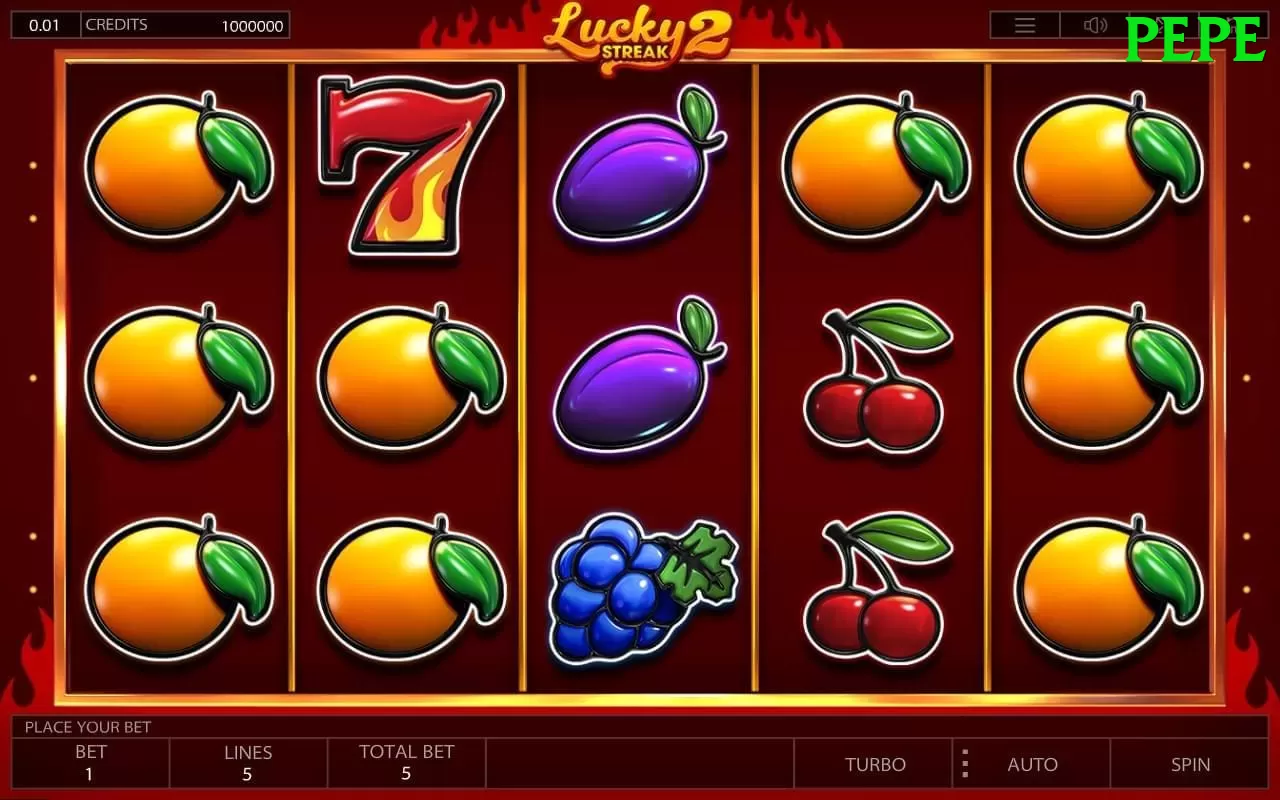Open the LINES selector
Screen dimensions: 1280x800
point(248,764)
